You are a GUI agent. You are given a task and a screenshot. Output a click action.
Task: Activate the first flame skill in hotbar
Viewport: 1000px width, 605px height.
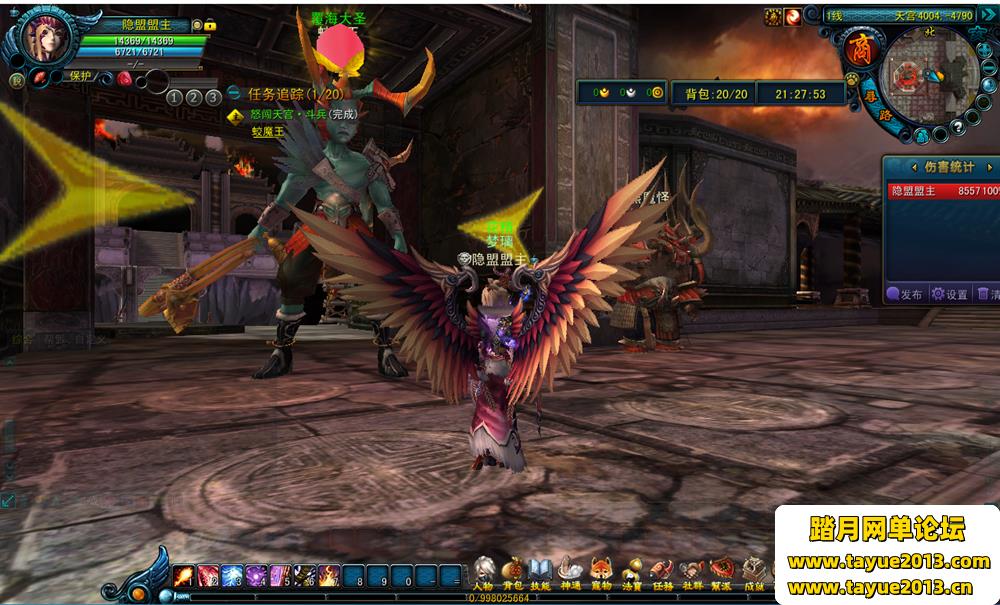(184, 576)
